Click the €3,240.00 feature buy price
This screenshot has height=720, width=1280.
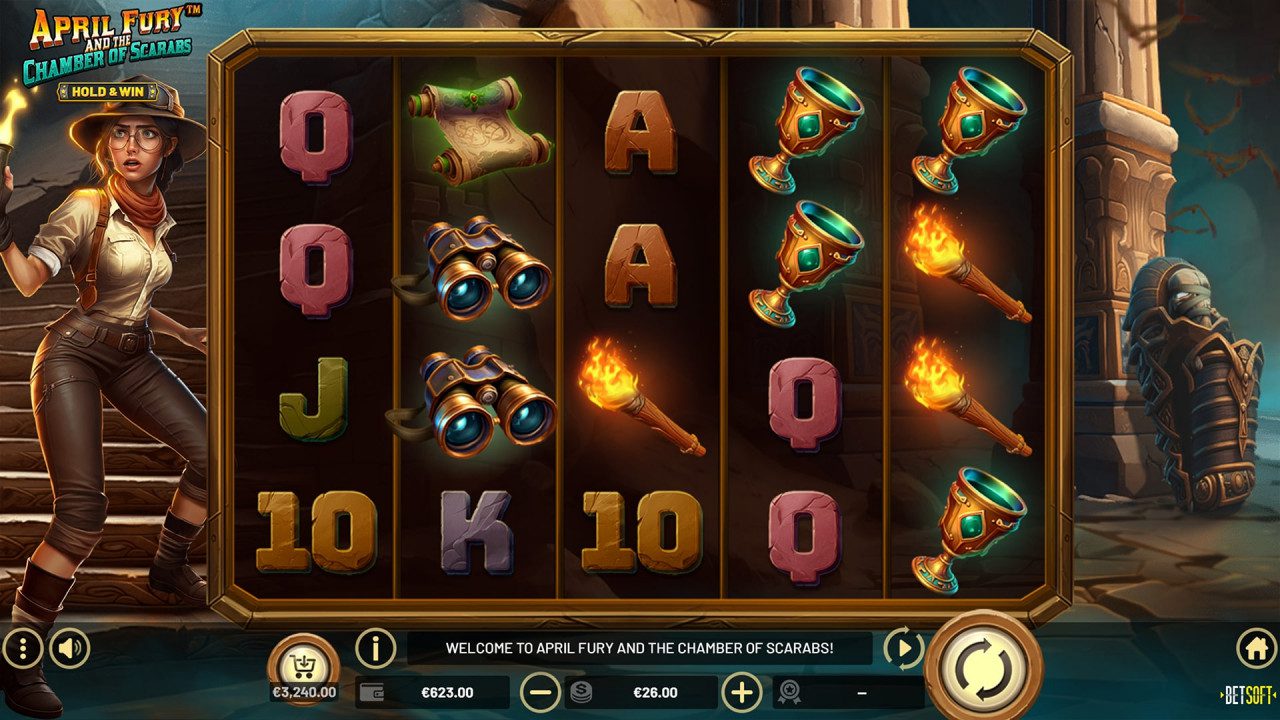[x=303, y=689]
